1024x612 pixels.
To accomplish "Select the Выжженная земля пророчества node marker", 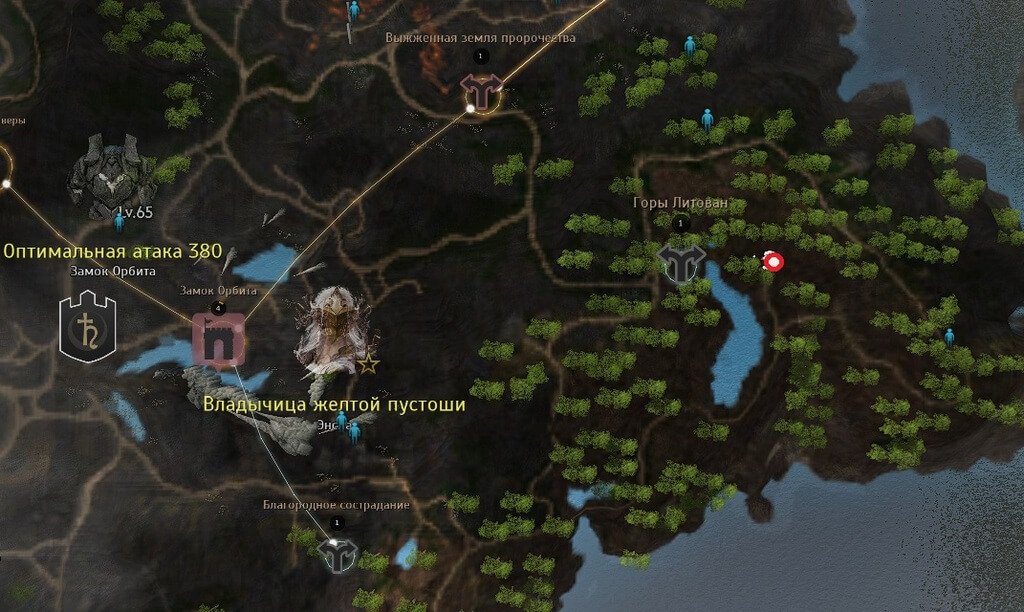I will tap(481, 91).
